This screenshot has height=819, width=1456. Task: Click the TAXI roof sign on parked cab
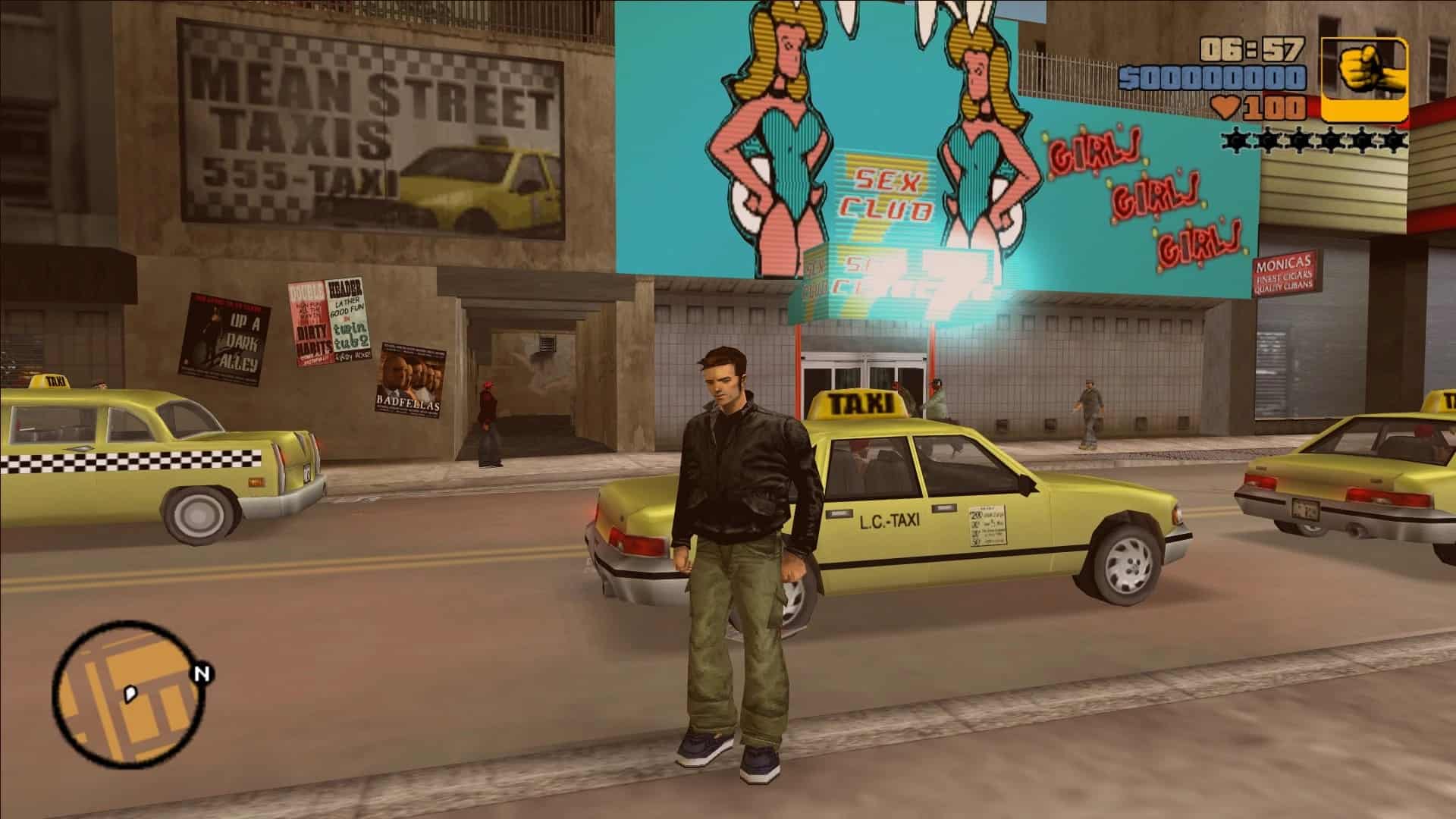(x=855, y=400)
